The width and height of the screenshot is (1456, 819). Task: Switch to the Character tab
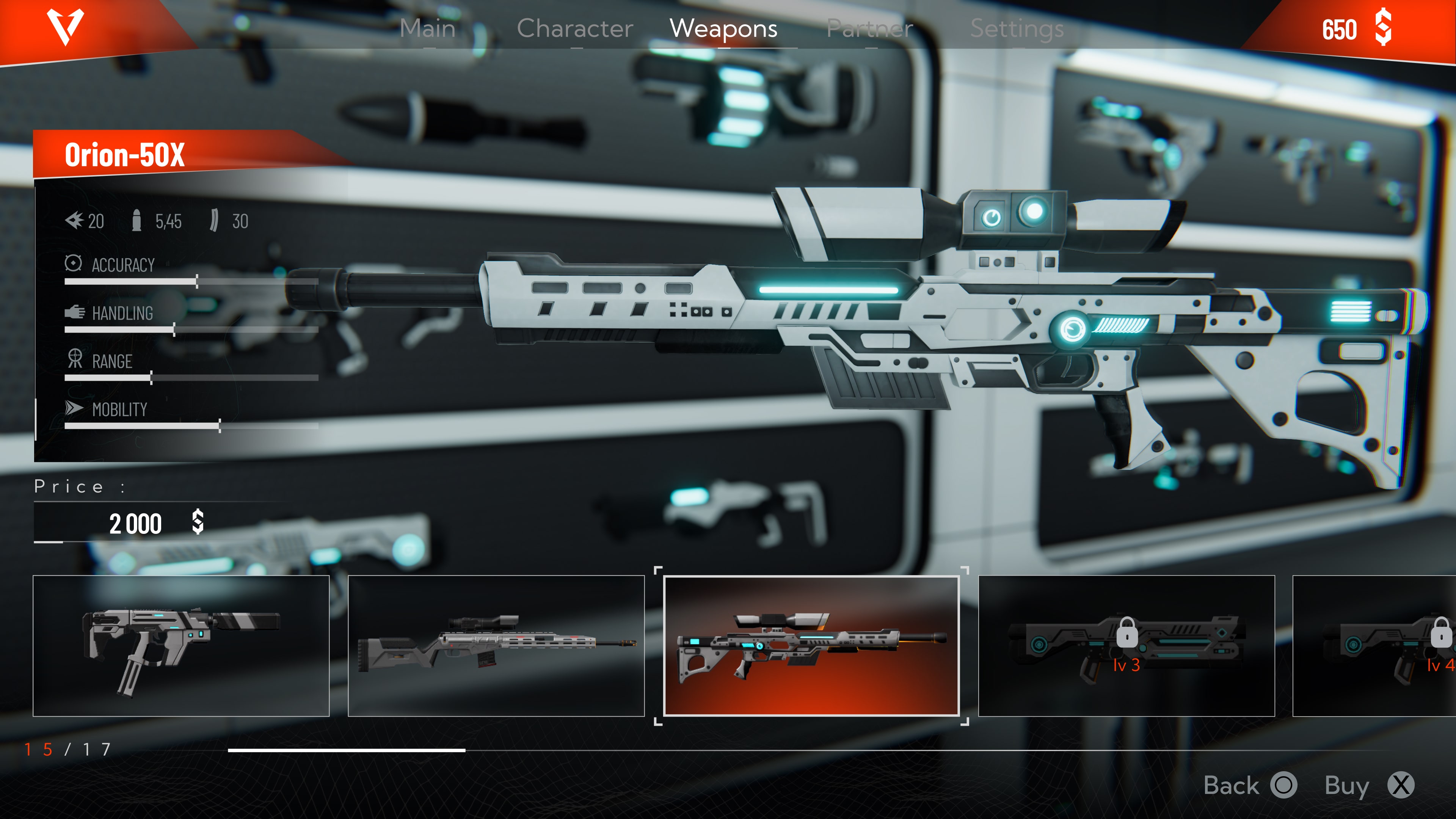click(x=575, y=29)
